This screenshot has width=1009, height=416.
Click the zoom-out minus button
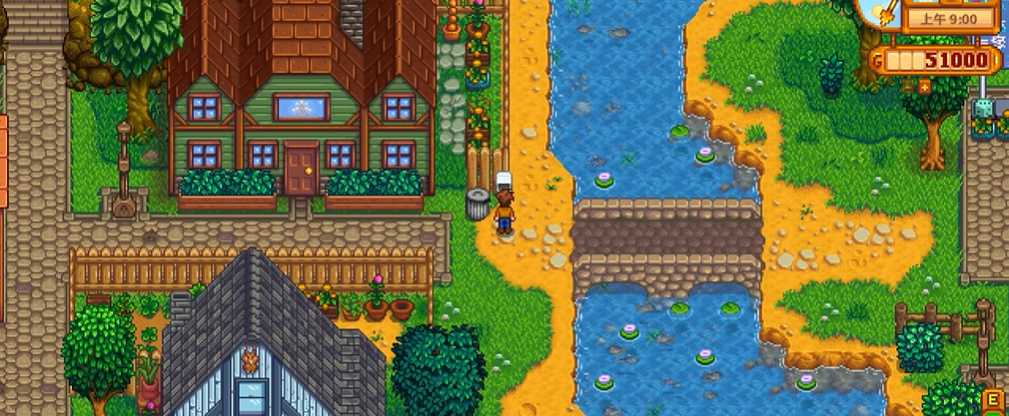[x=907, y=87]
